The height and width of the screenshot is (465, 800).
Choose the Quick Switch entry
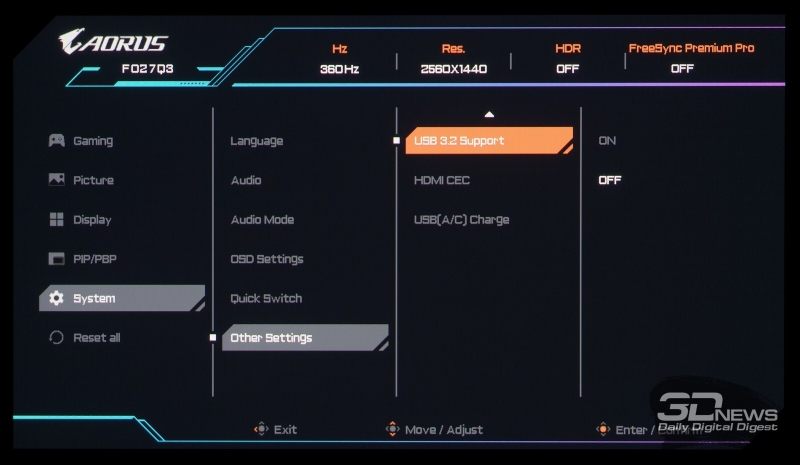coord(266,298)
